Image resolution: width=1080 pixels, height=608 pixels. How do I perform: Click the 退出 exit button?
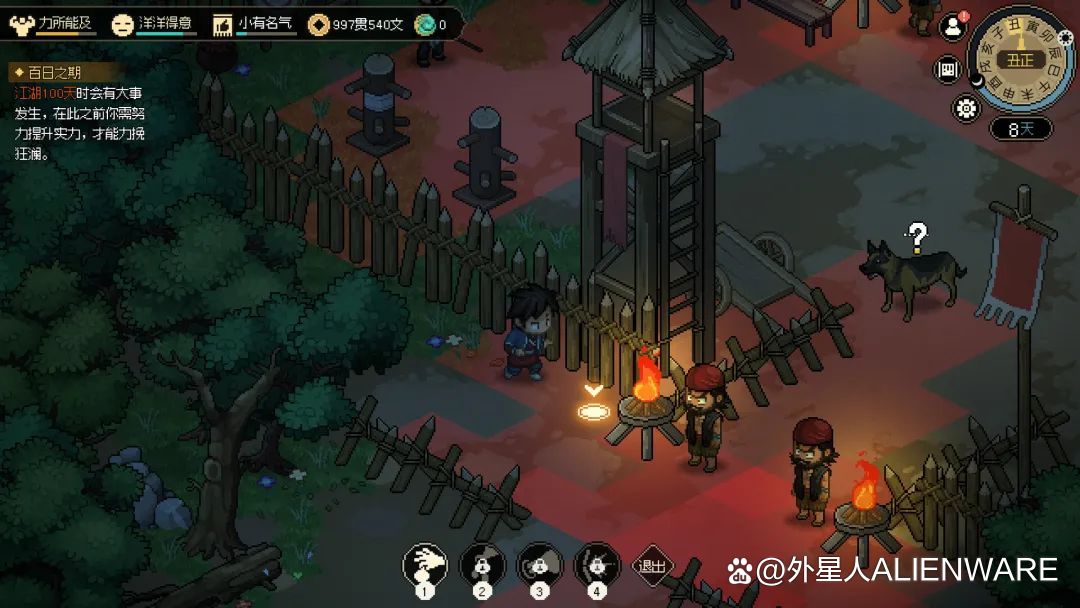pos(653,566)
